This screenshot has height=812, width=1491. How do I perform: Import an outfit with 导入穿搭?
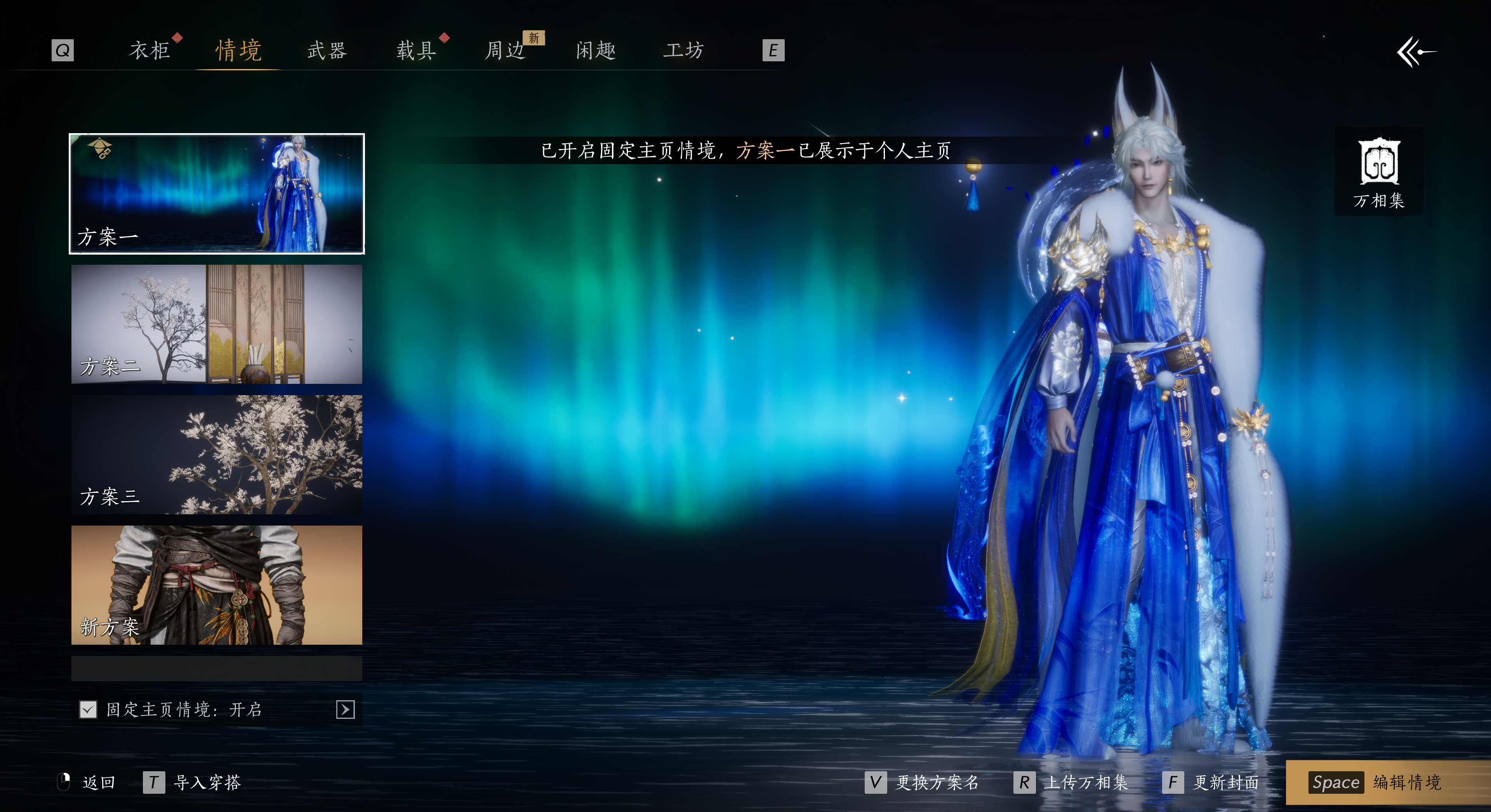pyautogui.click(x=193, y=783)
